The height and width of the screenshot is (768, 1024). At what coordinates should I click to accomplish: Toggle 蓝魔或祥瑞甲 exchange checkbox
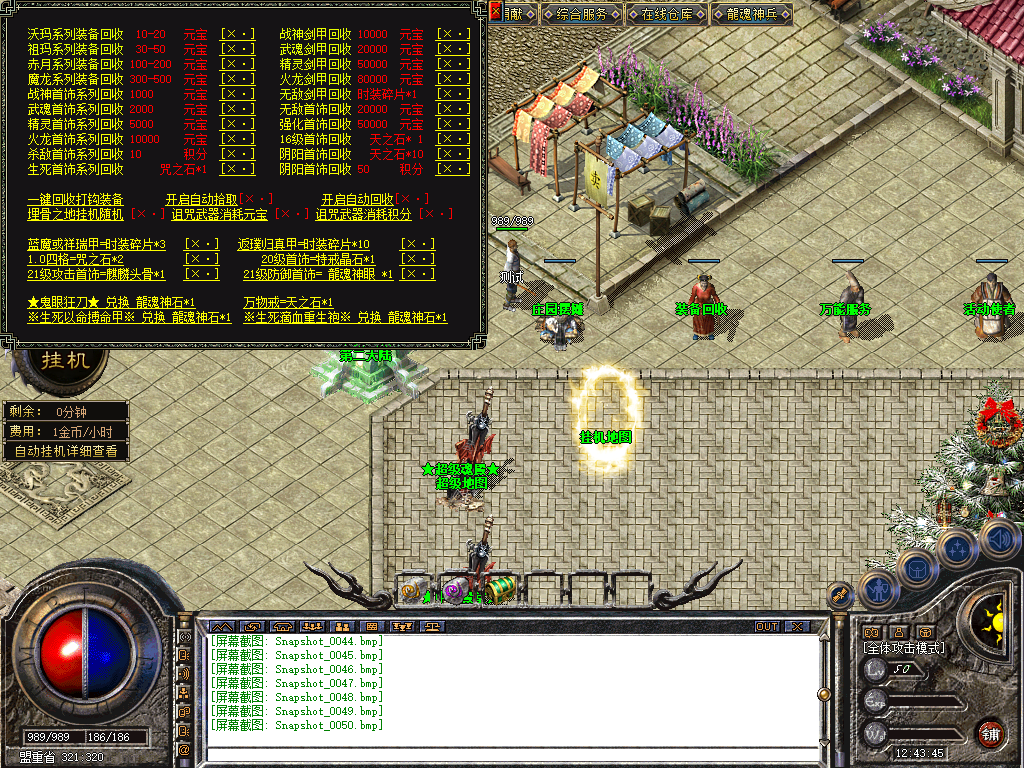coord(203,244)
